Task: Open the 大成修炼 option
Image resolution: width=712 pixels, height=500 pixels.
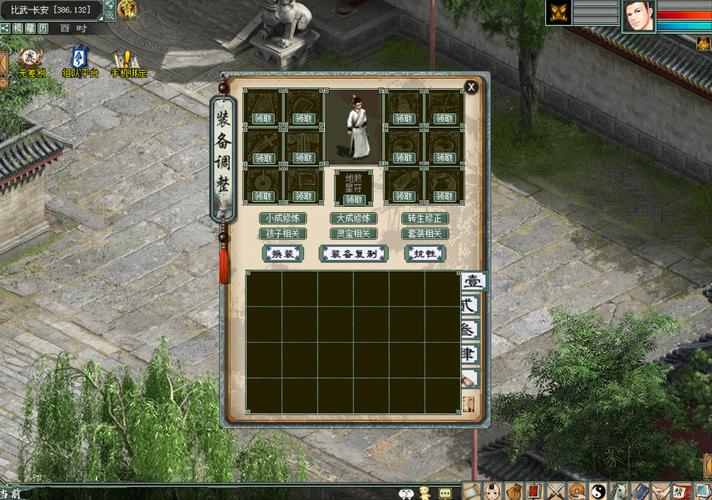Action: pos(353,218)
